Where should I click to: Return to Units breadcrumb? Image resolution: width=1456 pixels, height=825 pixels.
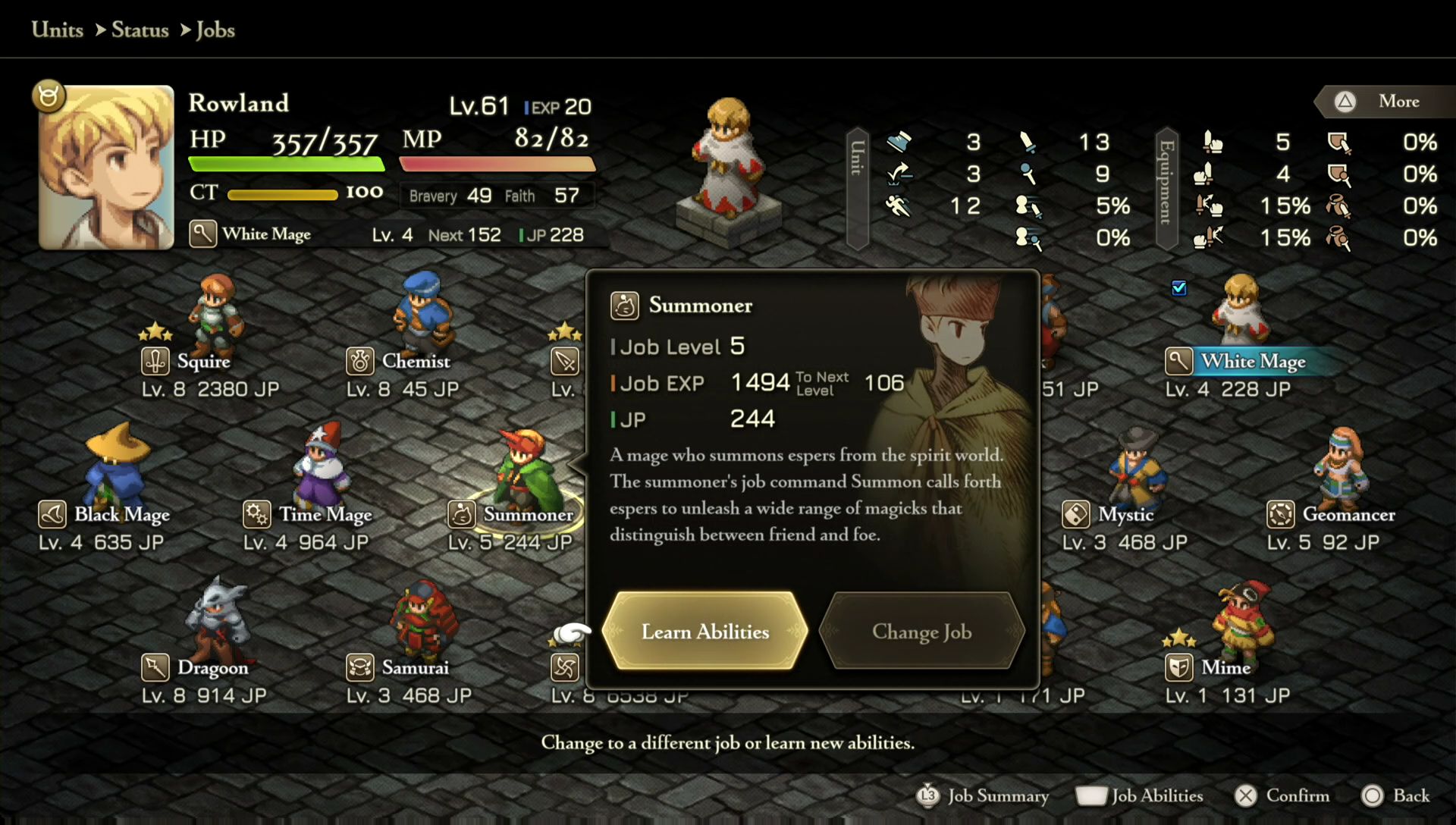58,30
